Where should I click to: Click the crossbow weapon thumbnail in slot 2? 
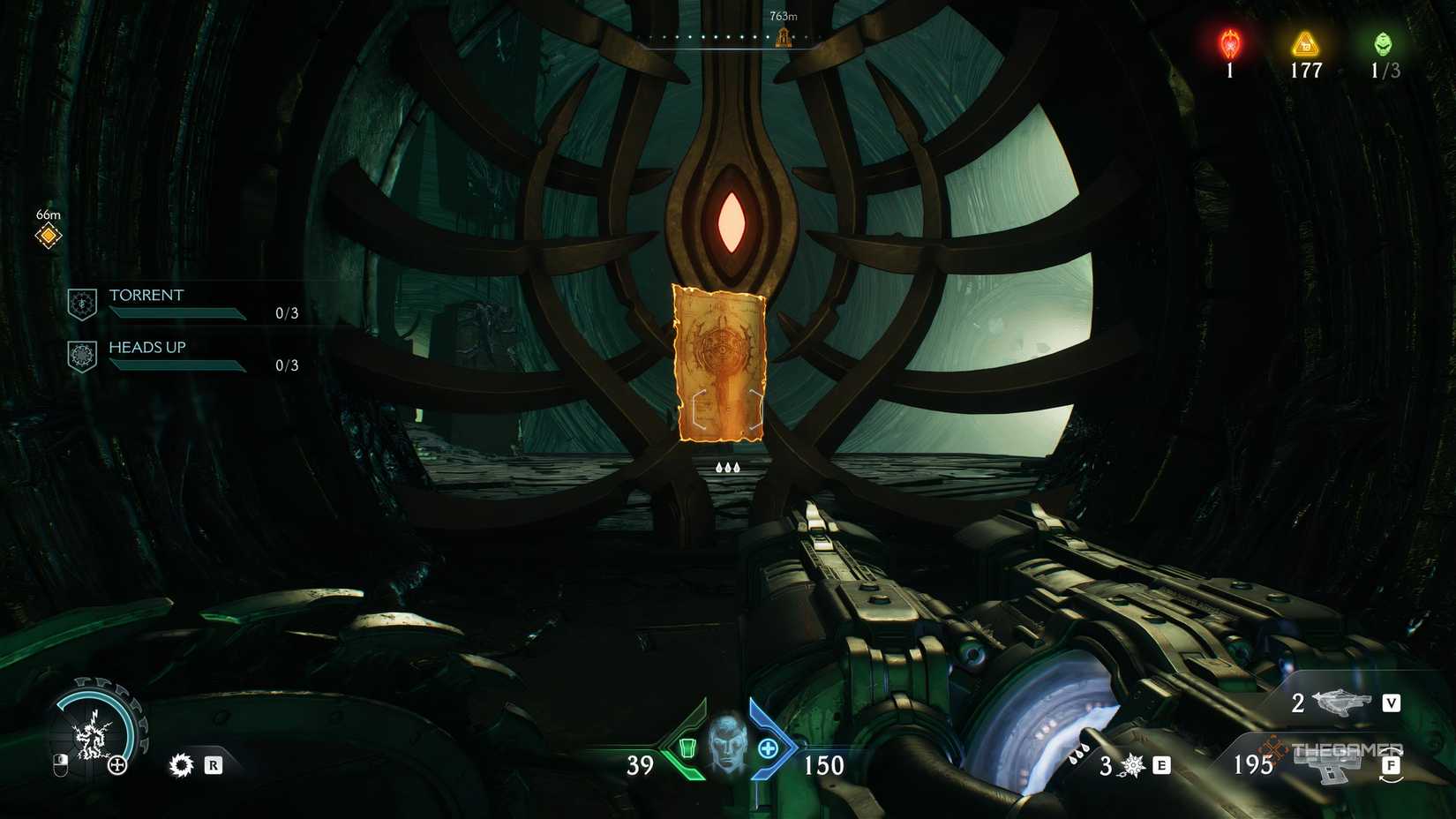(x=1341, y=703)
